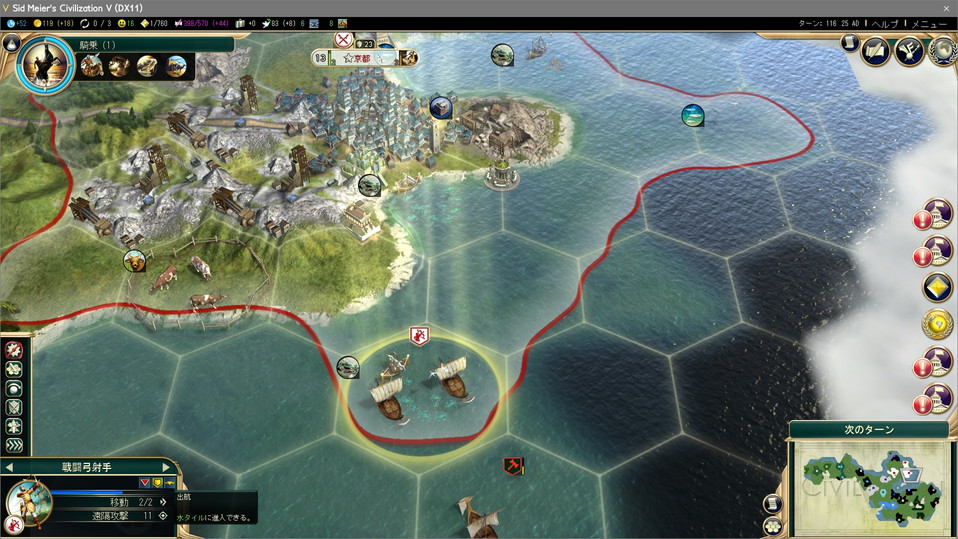Select the previous unit arrow
This screenshot has height=539, width=958.
(9, 467)
